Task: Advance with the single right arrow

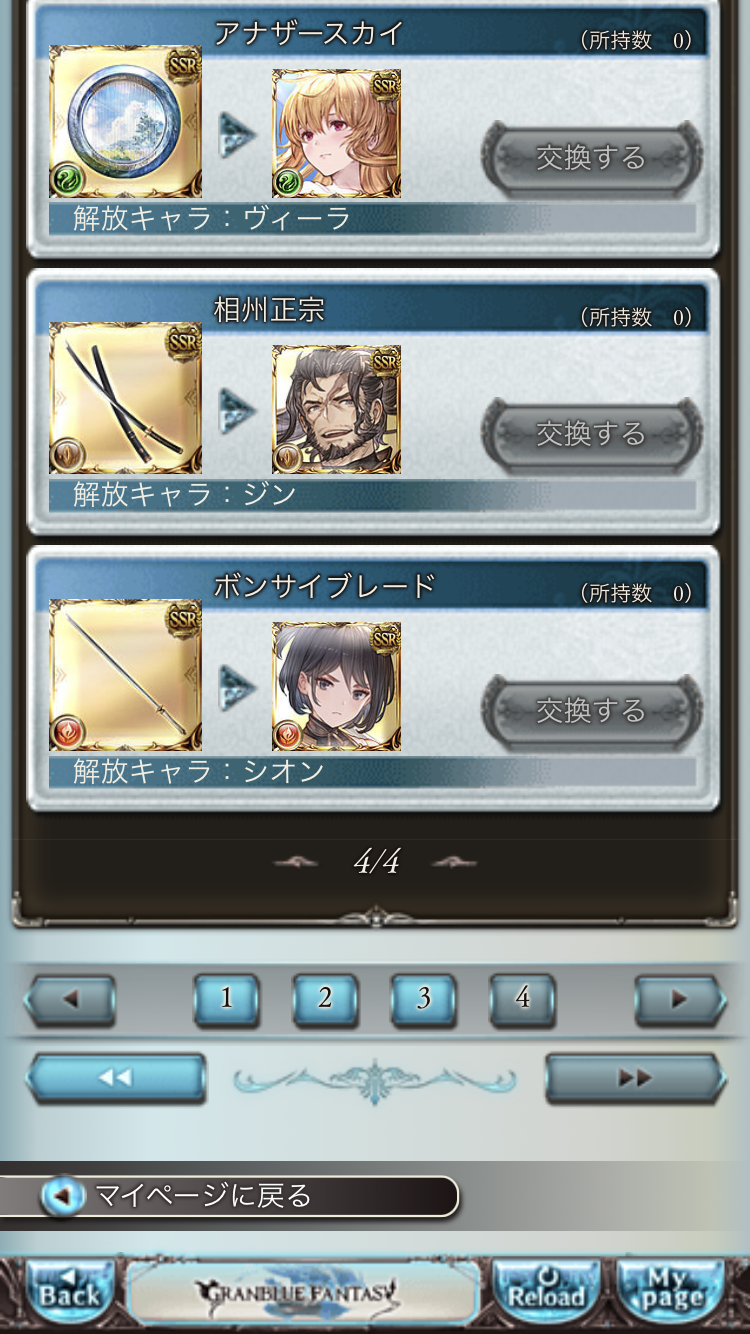Action: [680, 999]
